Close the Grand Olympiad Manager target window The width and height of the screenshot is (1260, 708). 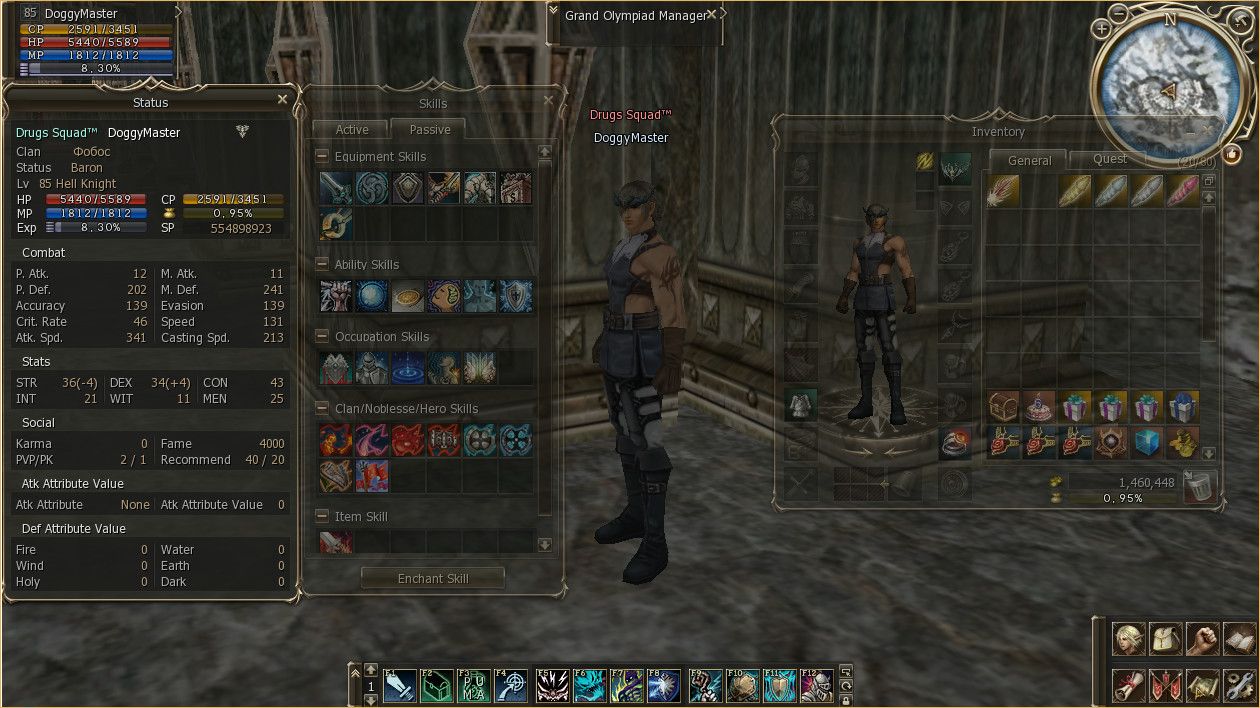coord(712,15)
